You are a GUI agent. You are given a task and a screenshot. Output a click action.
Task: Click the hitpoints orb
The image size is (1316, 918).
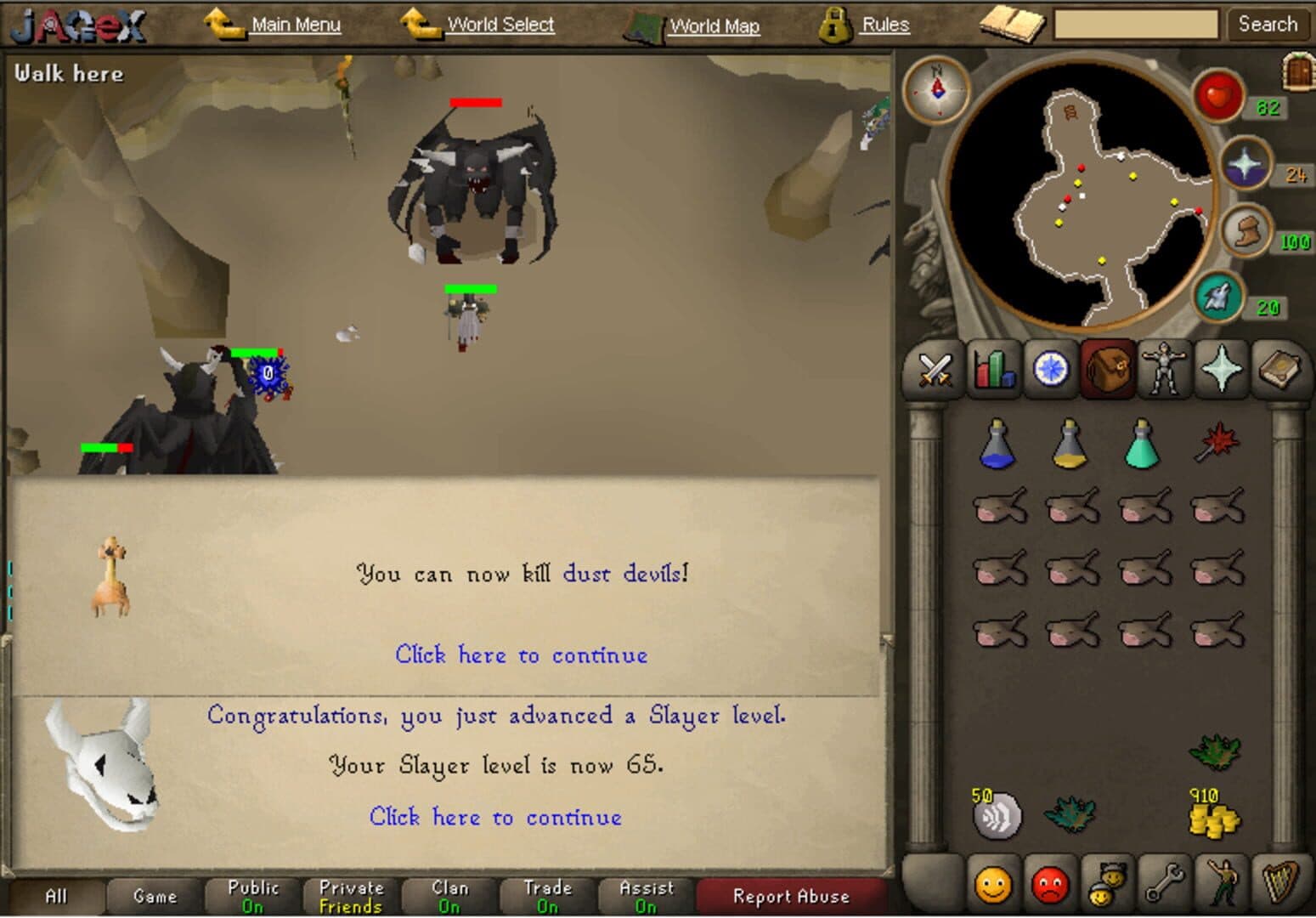[x=1217, y=95]
